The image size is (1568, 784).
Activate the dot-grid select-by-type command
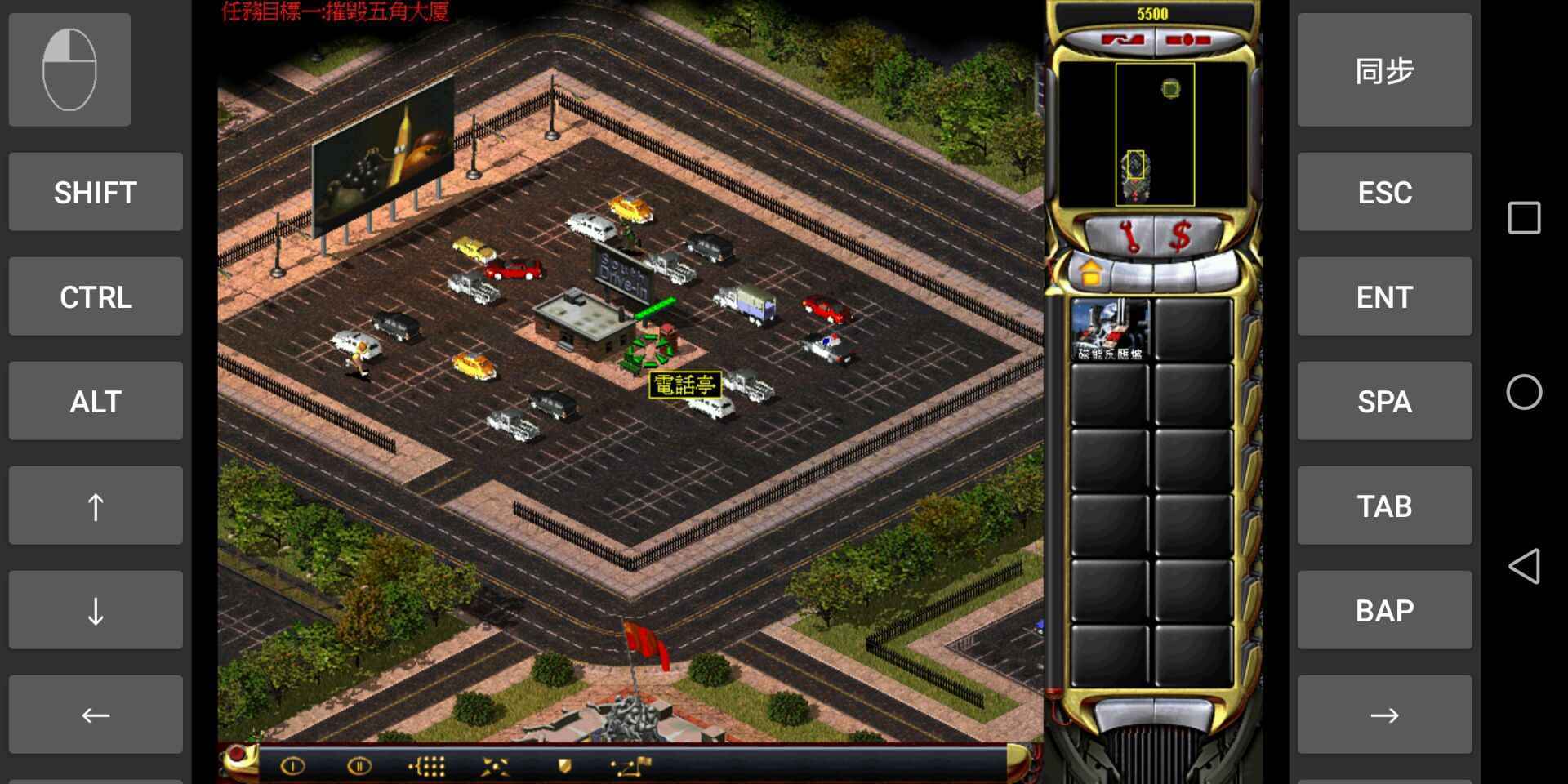click(x=427, y=766)
